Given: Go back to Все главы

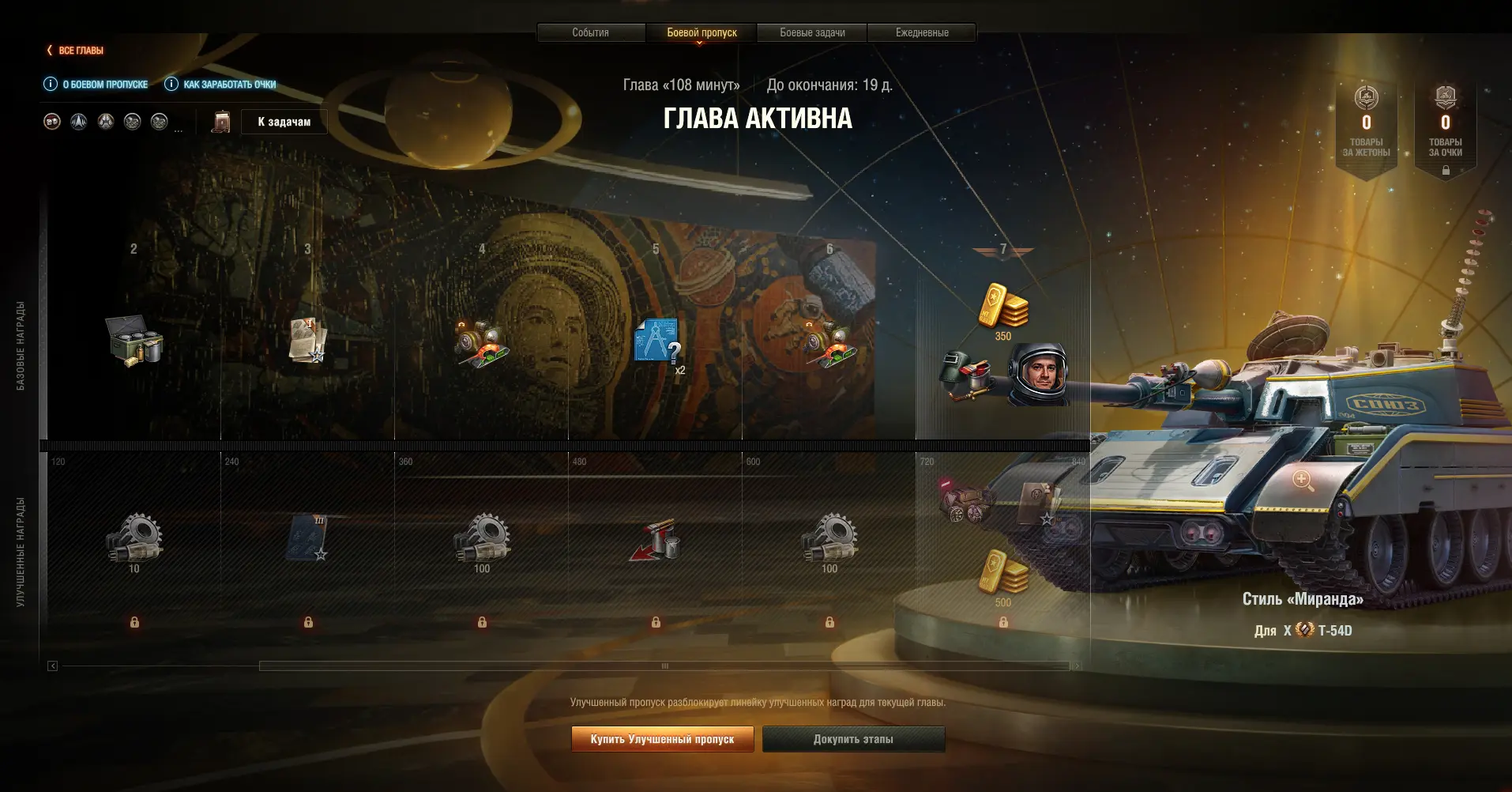Looking at the screenshot, I should point(75,51).
